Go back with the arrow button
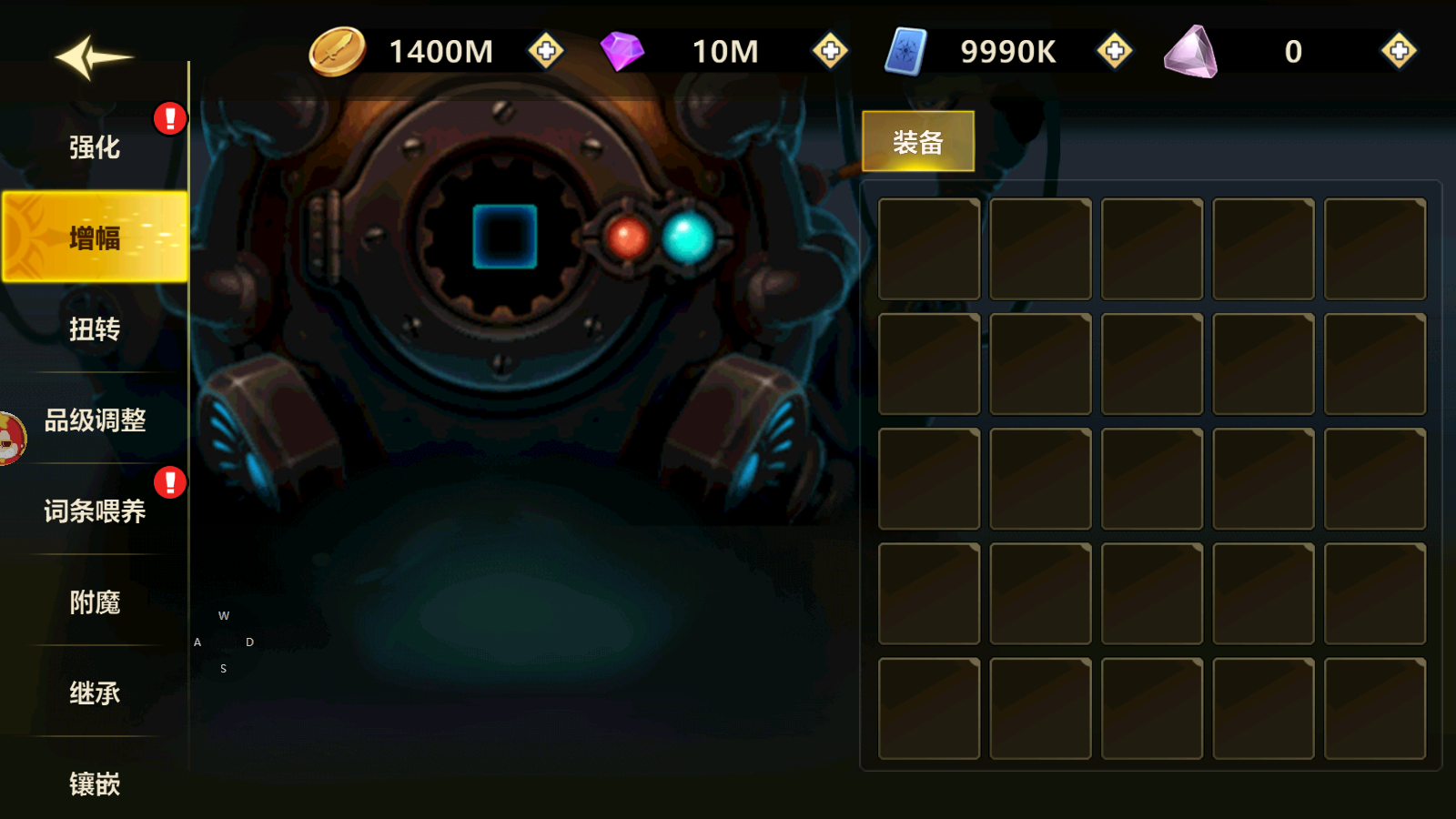1456x819 pixels. coord(93,57)
